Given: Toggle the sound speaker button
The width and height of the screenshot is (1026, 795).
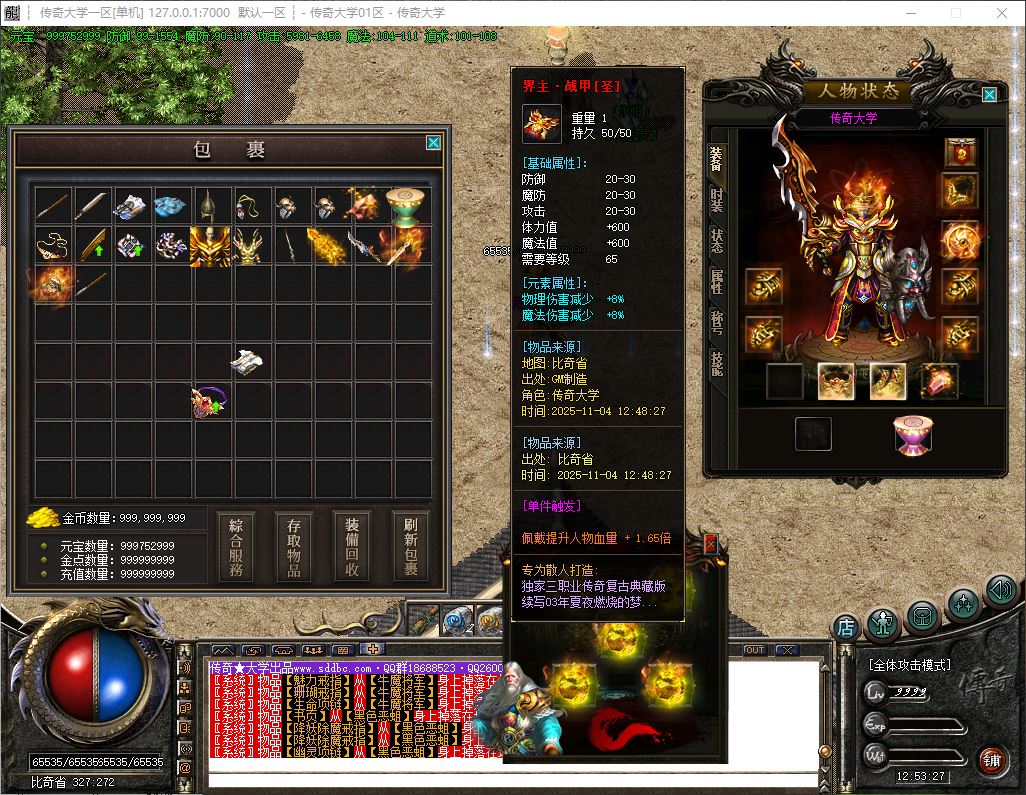Looking at the screenshot, I should (1000, 591).
